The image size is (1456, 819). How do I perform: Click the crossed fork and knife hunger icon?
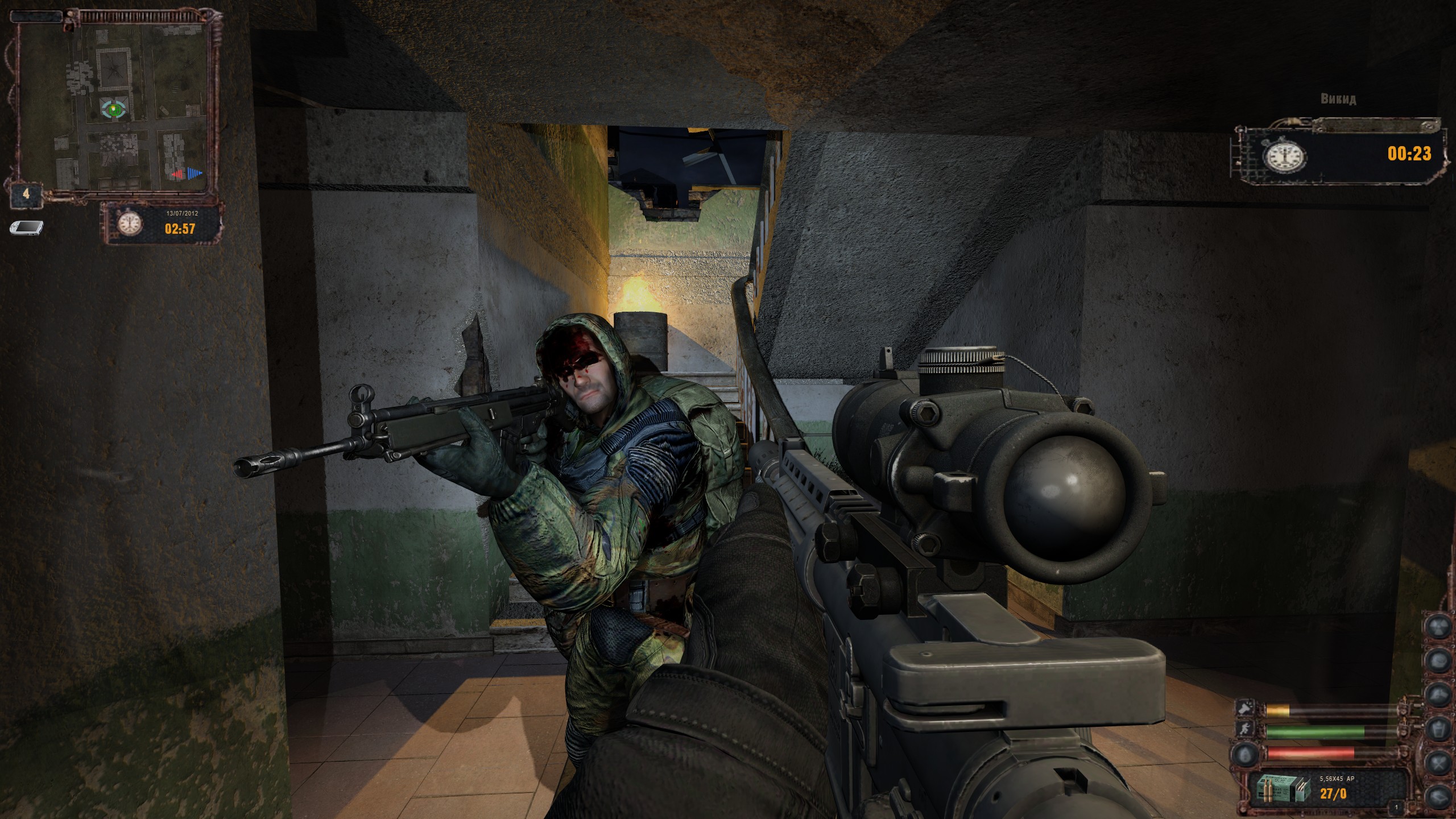coord(1440,761)
